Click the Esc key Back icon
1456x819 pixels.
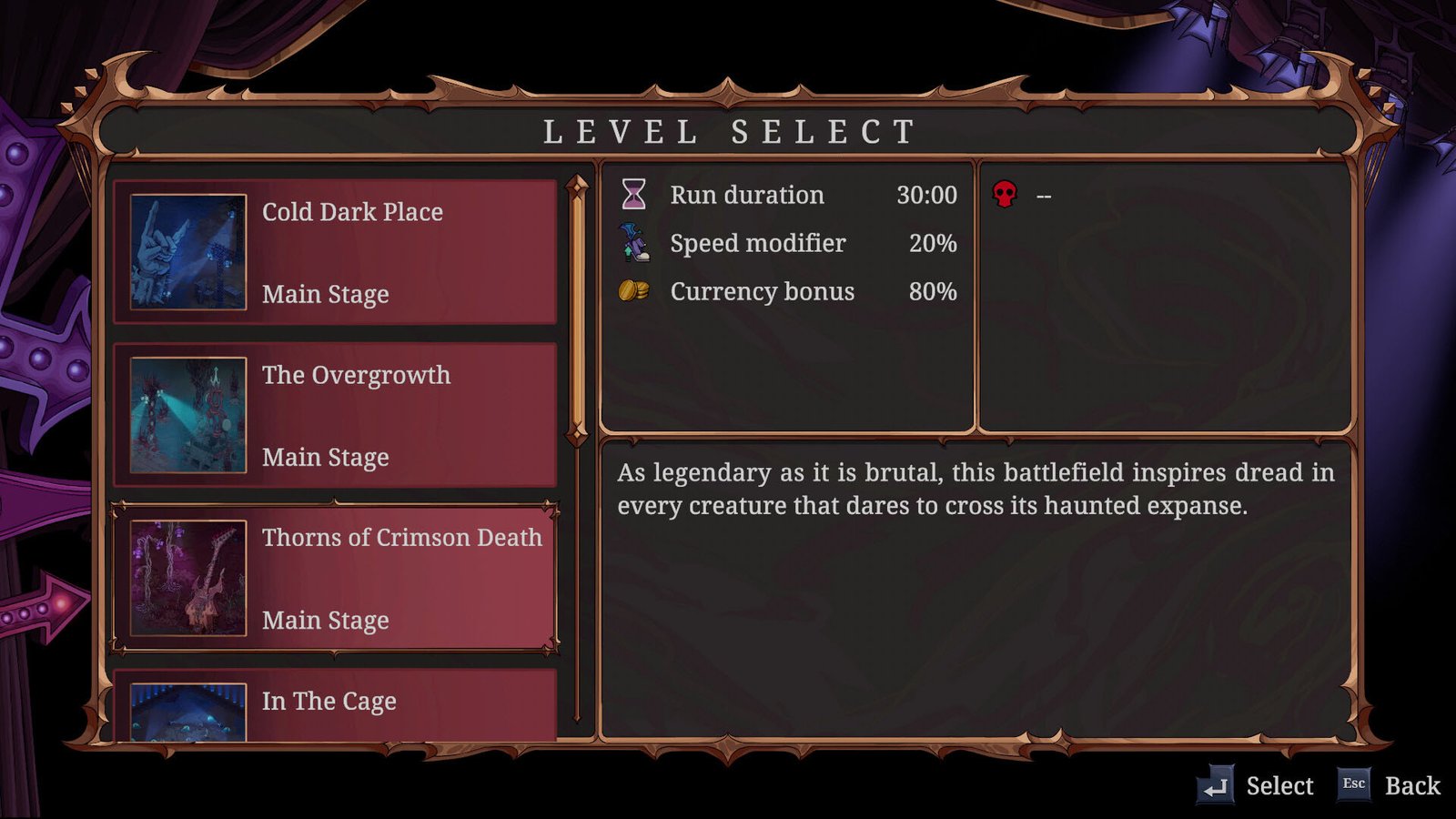tap(1353, 783)
